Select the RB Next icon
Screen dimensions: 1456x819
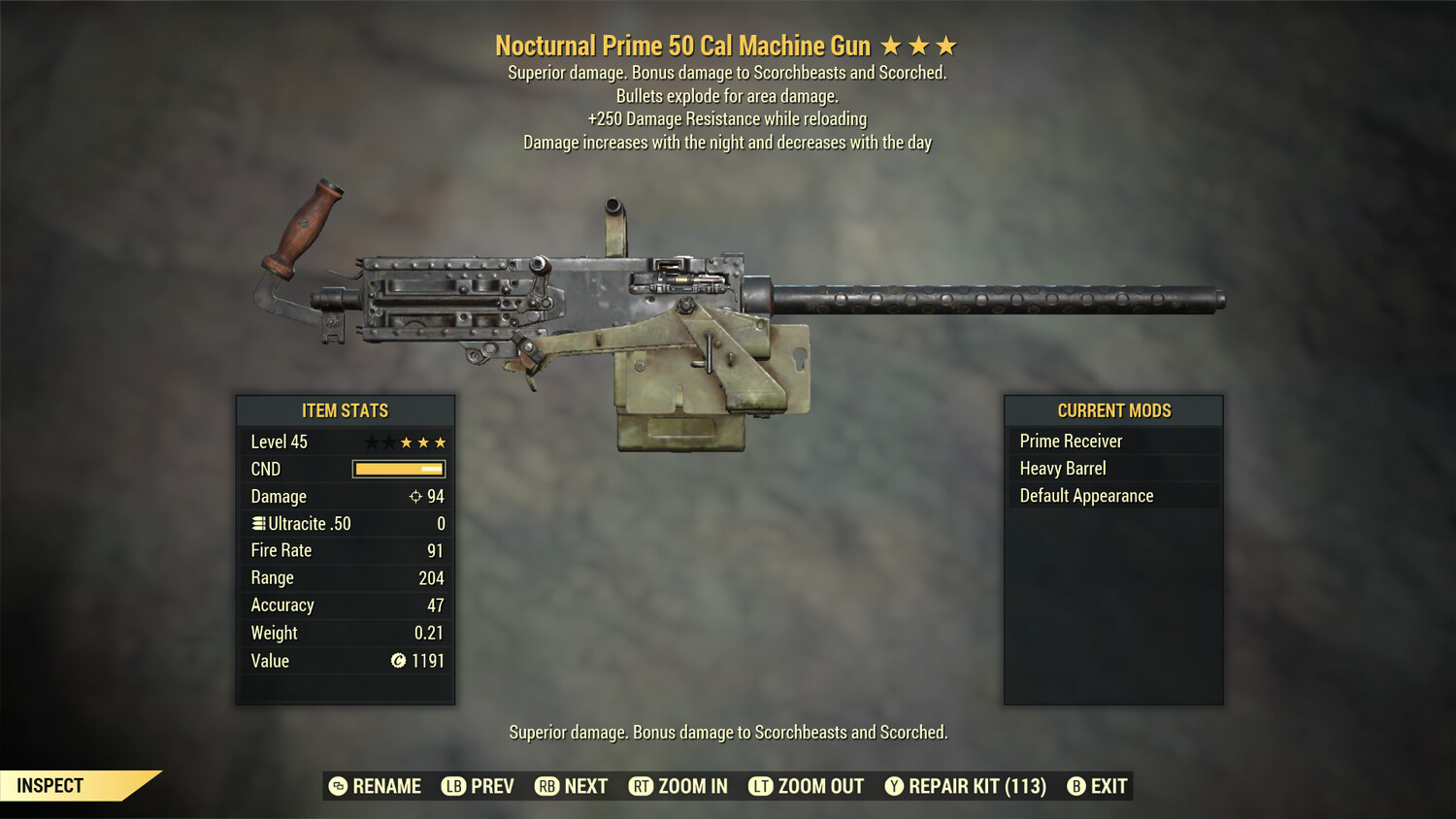pyautogui.click(x=546, y=786)
